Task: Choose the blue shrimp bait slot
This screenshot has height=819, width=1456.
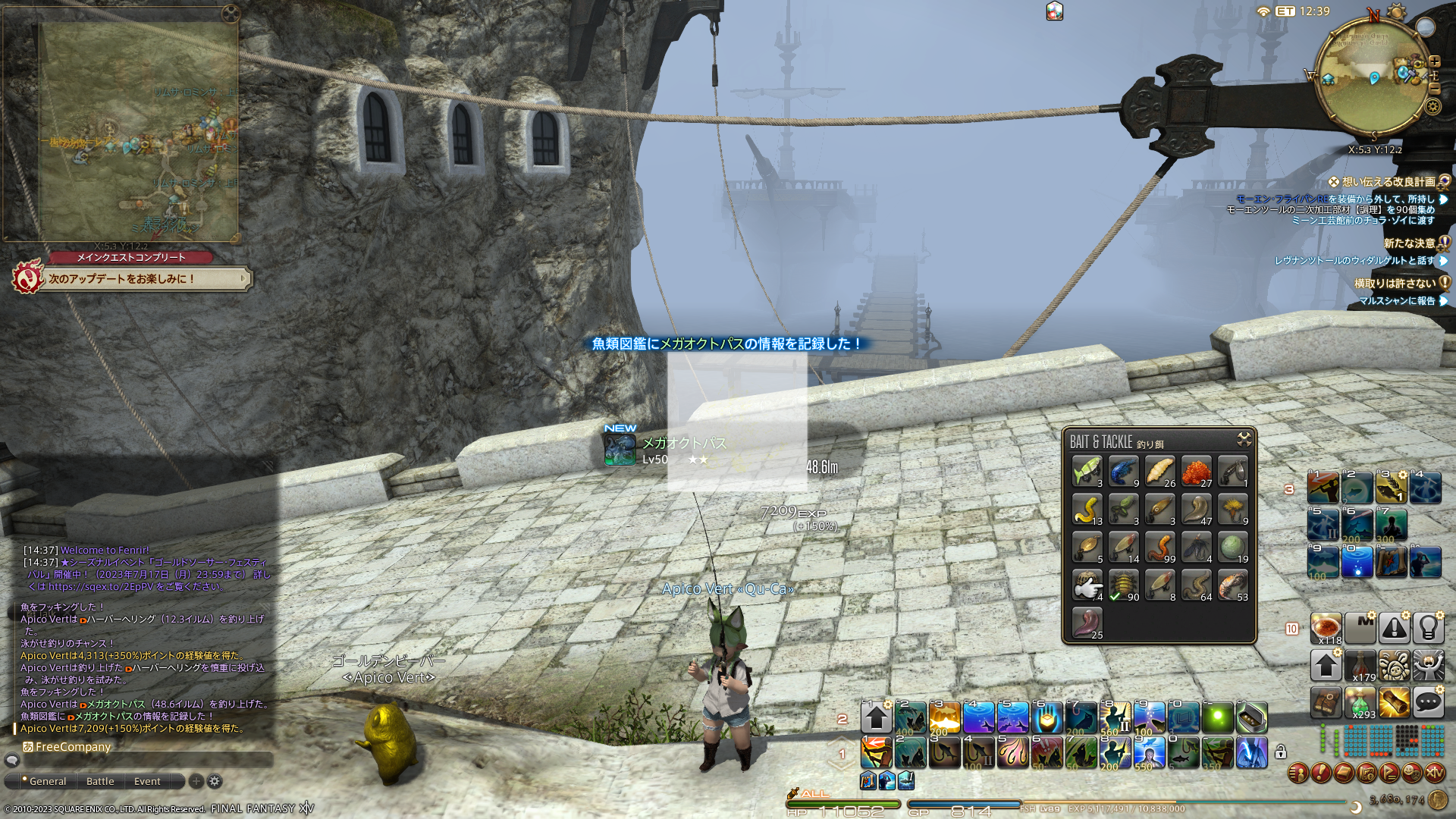Action: pyautogui.click(x=1123, y=471)
